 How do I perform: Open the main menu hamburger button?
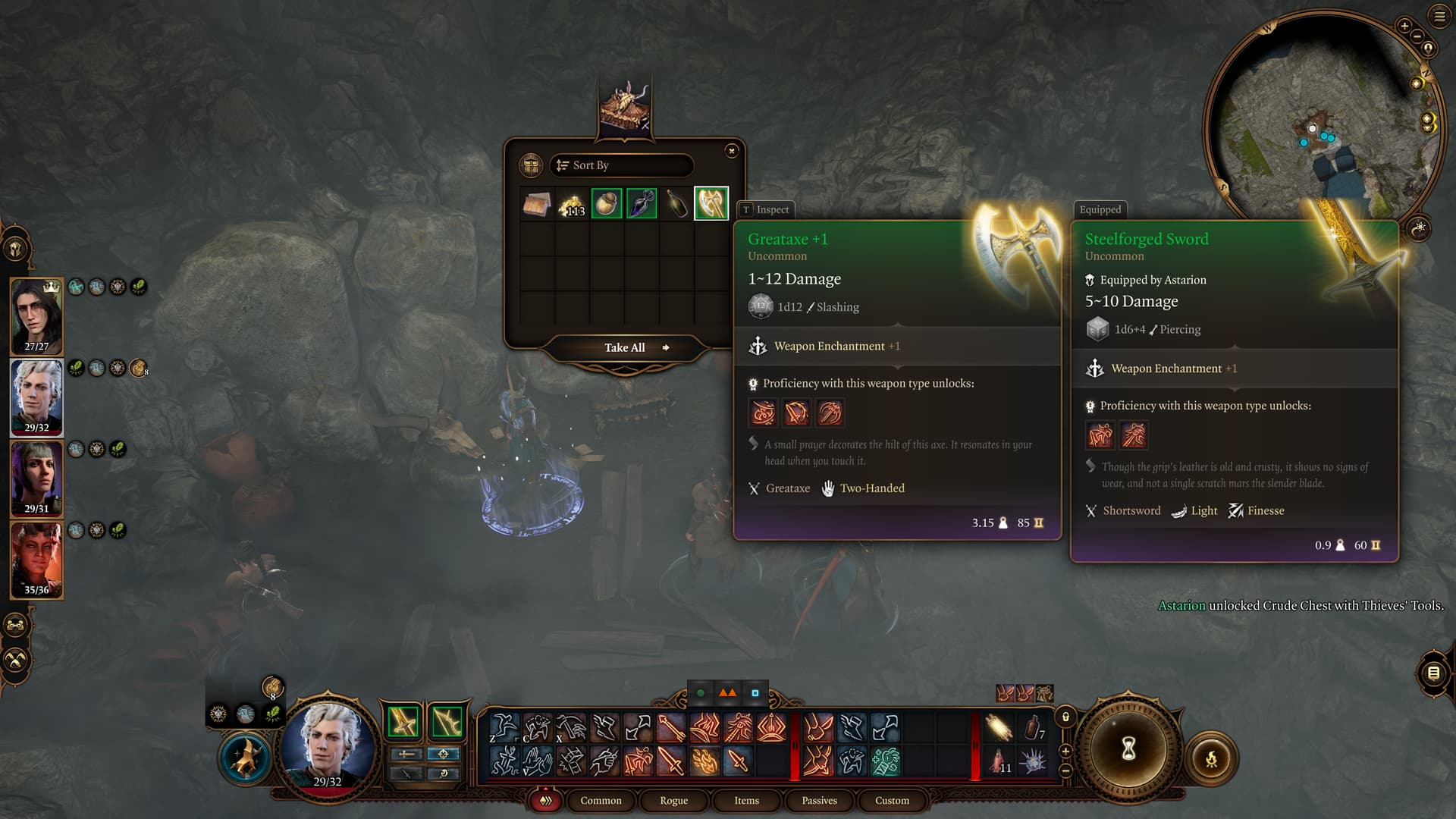[x=1439, y=16]
